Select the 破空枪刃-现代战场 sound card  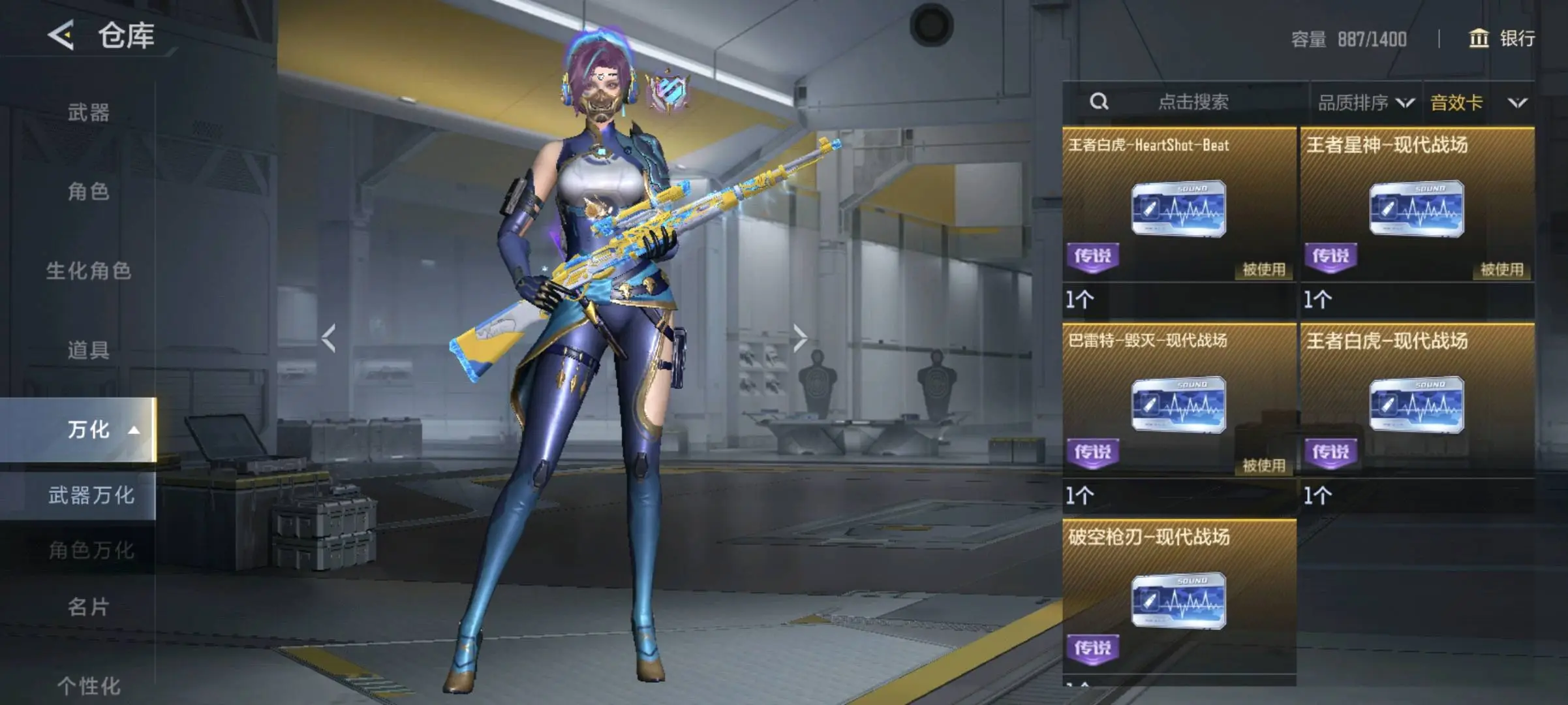click(1178, 601)
